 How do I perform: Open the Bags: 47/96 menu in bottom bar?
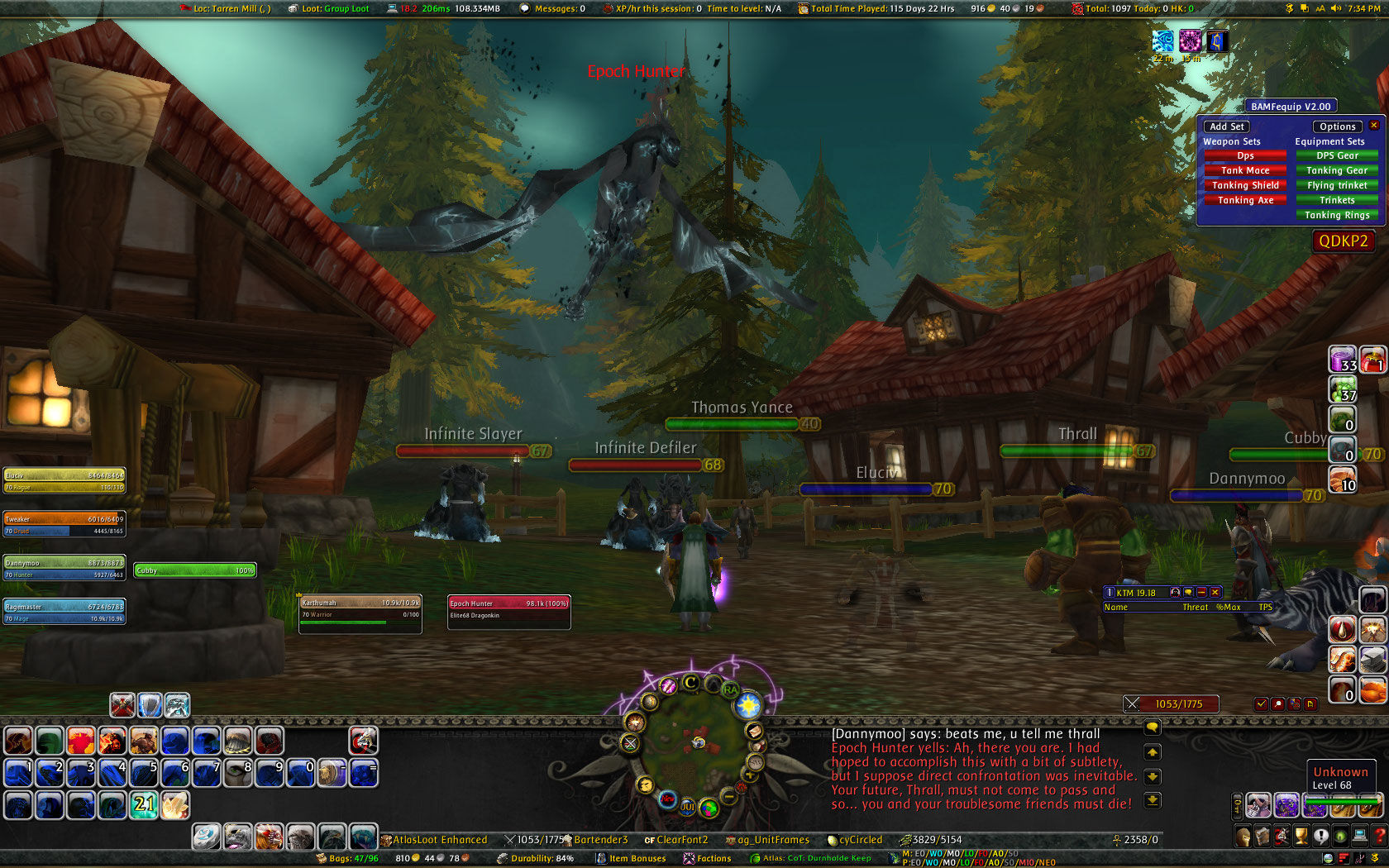347,859
